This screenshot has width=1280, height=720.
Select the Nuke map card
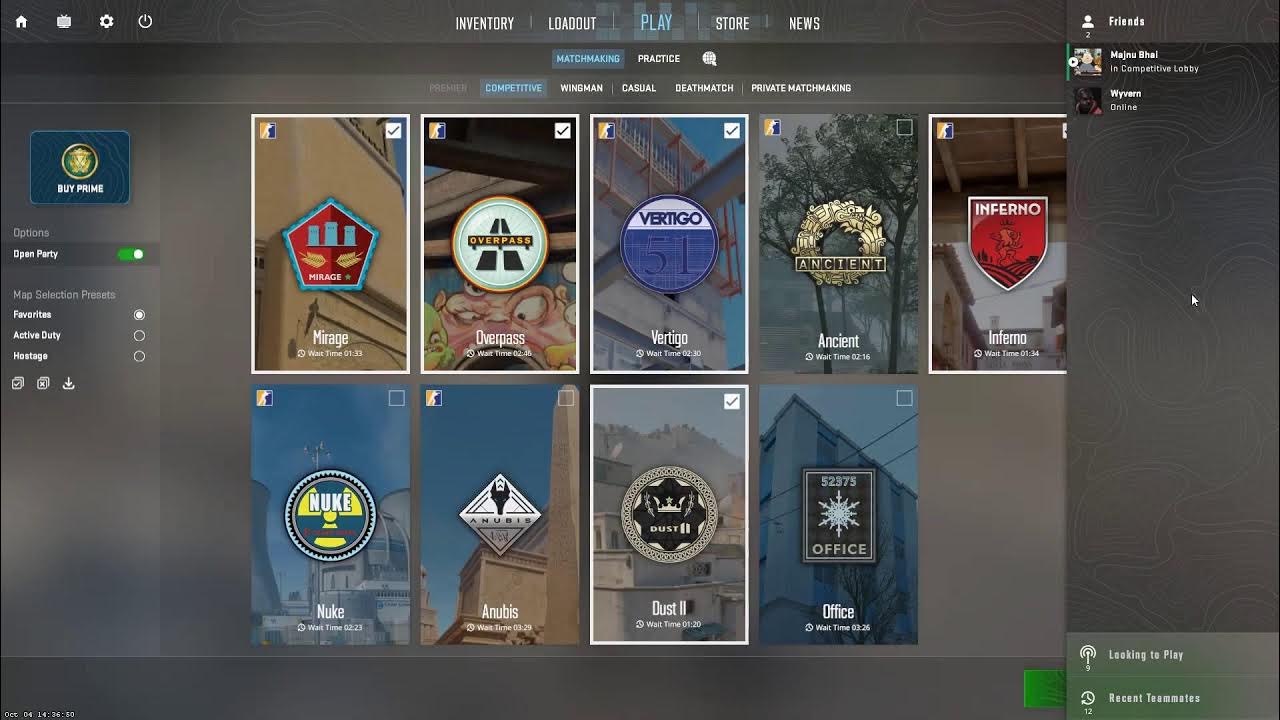[330, 515]
